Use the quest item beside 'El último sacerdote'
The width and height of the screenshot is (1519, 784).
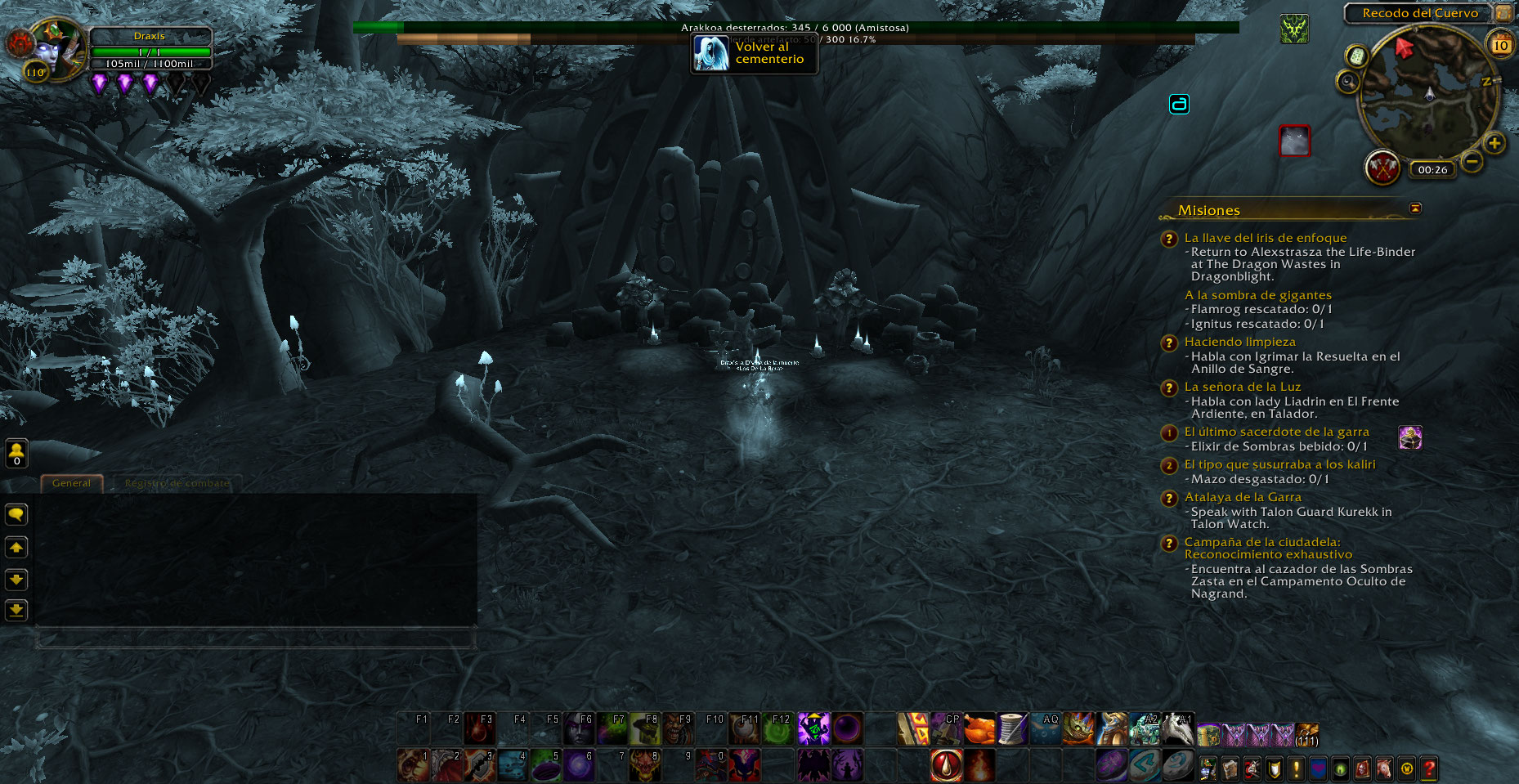tap(1410, 438)
